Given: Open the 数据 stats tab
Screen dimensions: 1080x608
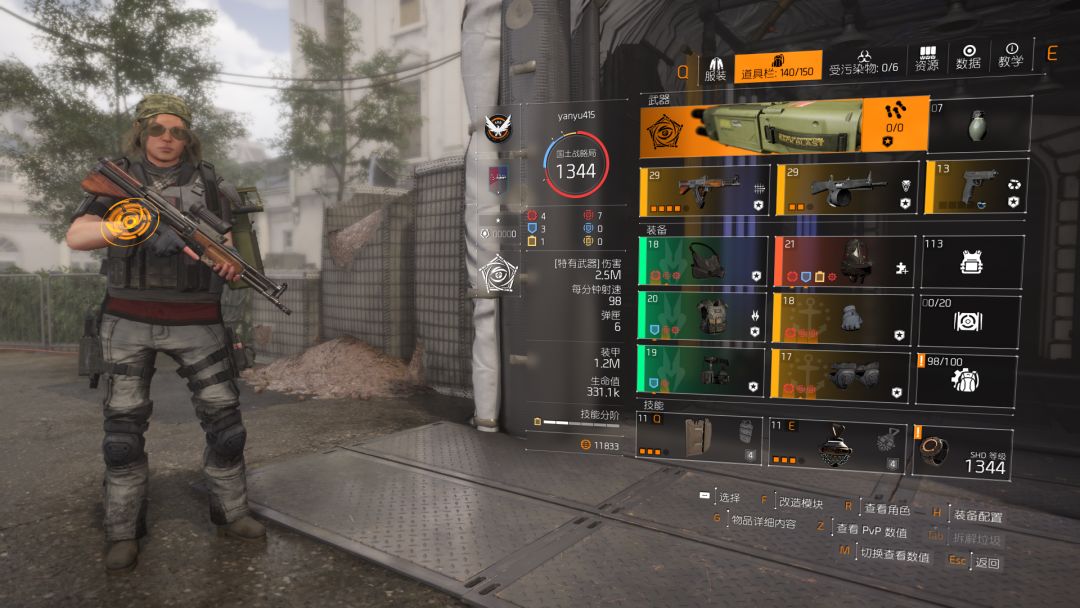Looking at the screenshot, I should pyautogui.click(x=968, y=57).
